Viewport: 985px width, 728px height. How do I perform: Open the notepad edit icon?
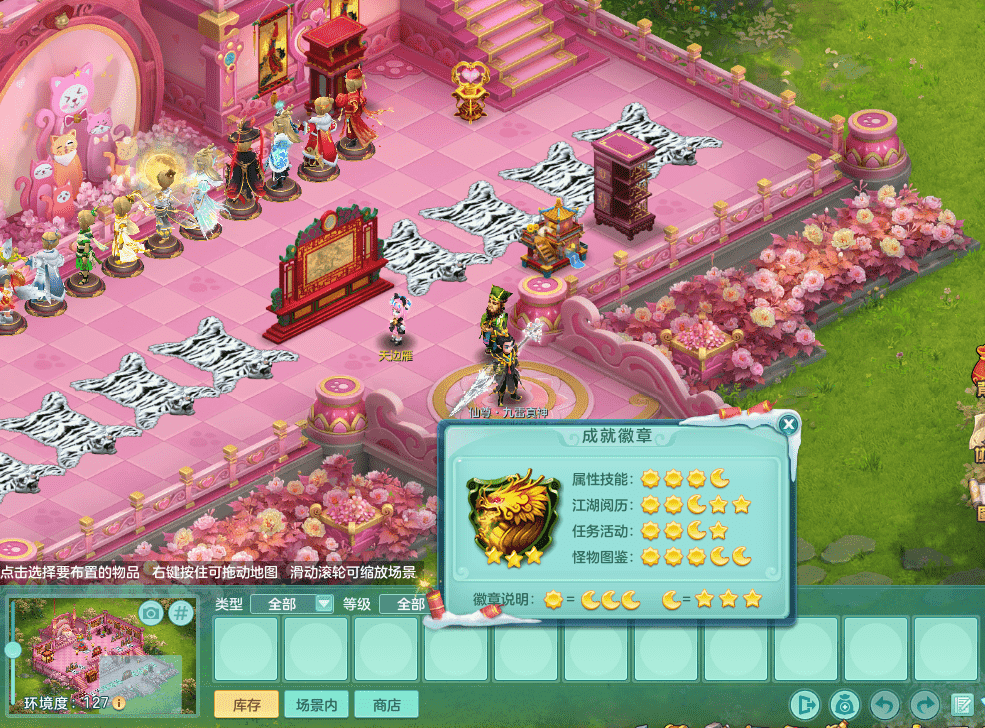[962, 704]
